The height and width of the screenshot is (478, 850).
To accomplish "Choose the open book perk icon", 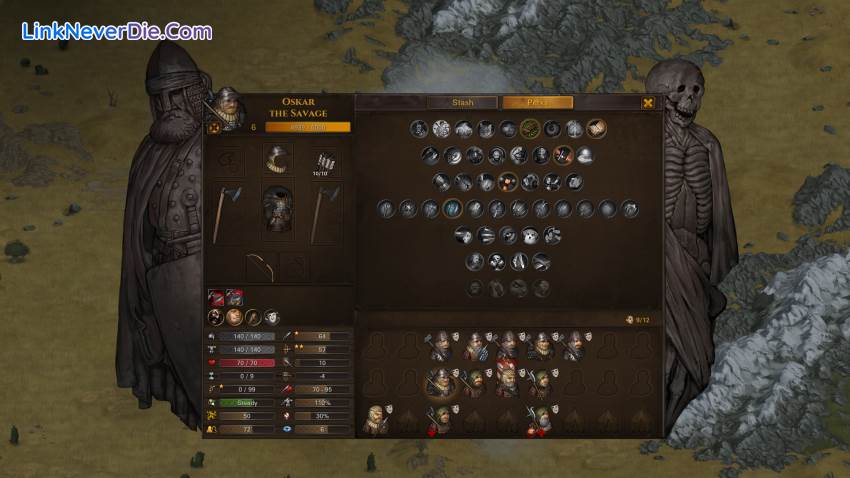I will pyautogui.click(x=596, y=128).
